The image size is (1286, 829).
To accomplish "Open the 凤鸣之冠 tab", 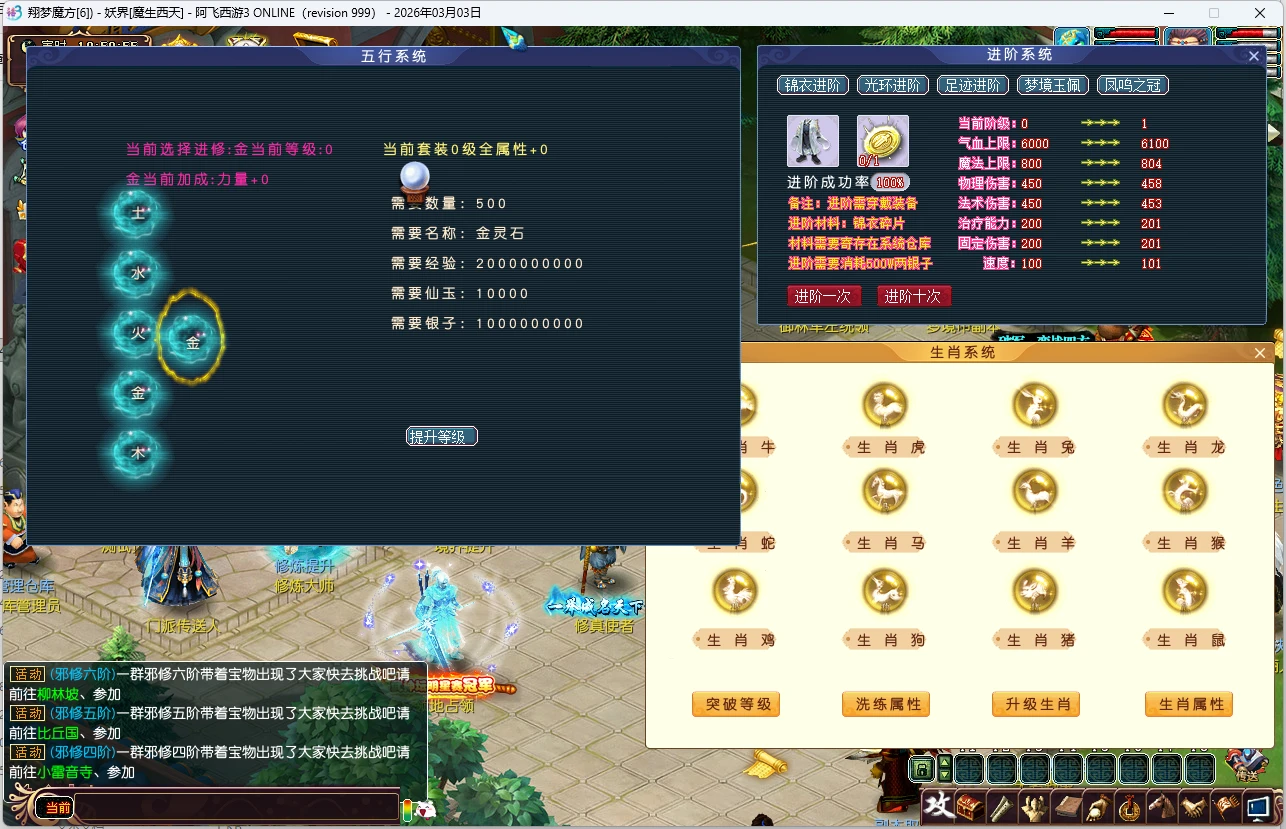I will click(x=1132, y=85).
